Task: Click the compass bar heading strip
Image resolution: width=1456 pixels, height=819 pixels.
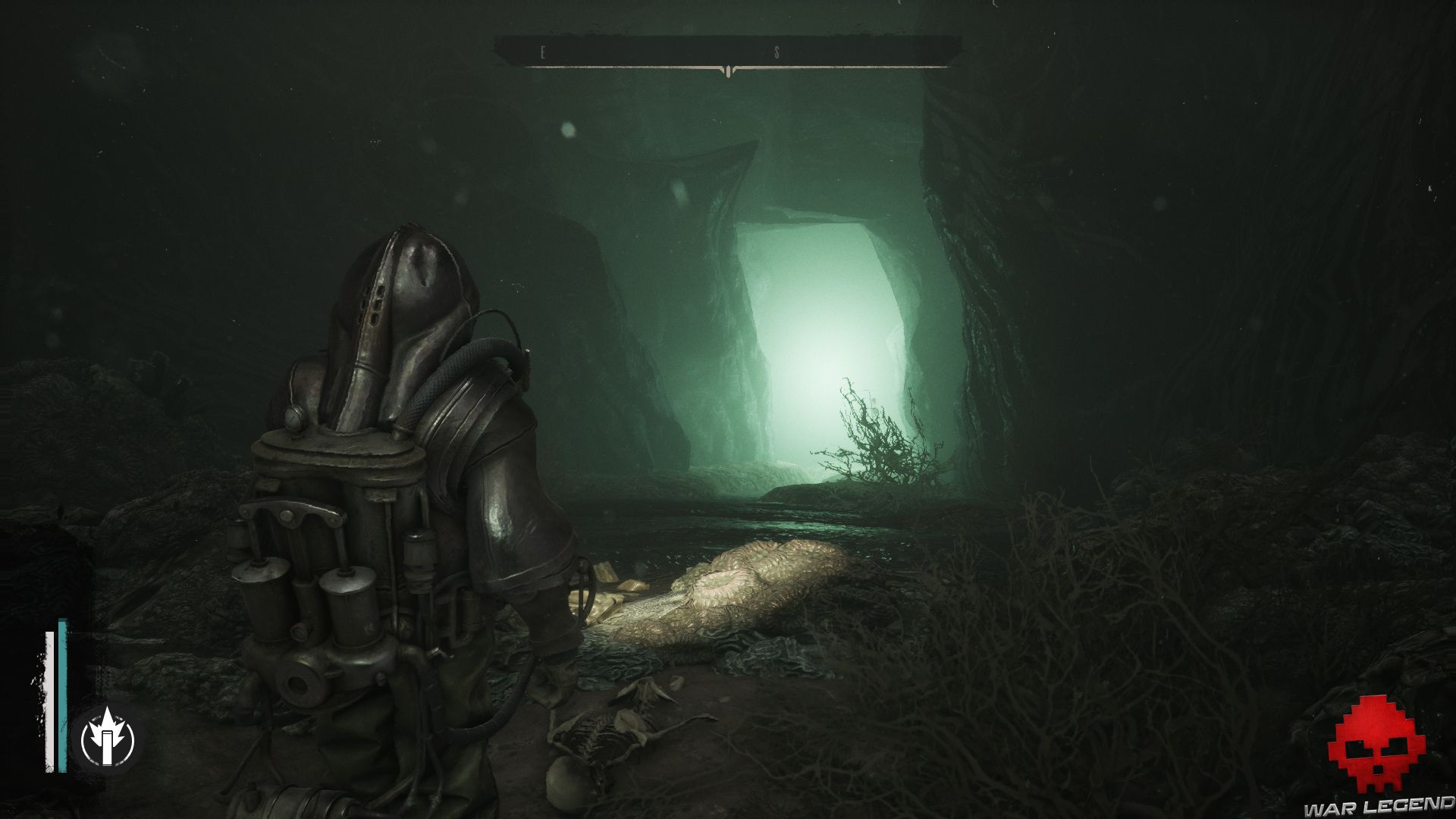Action: [727, 53]
